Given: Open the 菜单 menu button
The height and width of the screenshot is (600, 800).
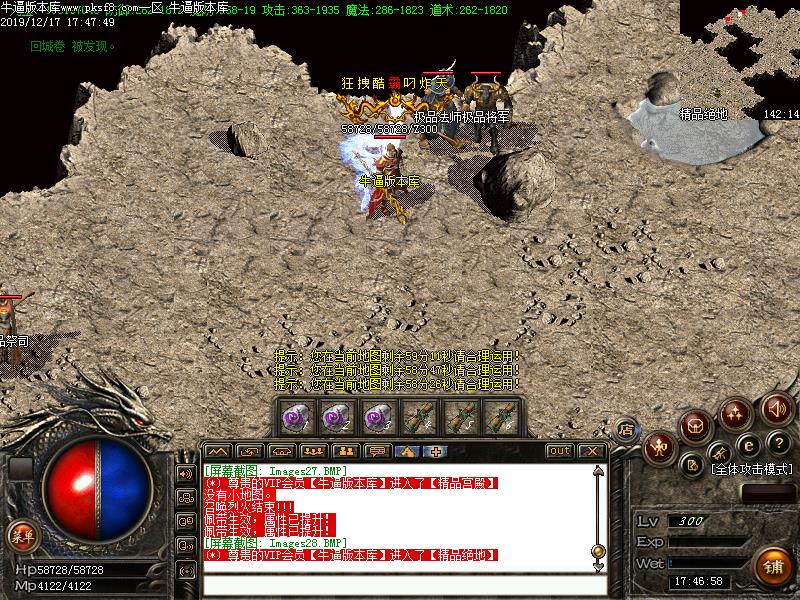Looking at the screenshot, I should (21, 535).
